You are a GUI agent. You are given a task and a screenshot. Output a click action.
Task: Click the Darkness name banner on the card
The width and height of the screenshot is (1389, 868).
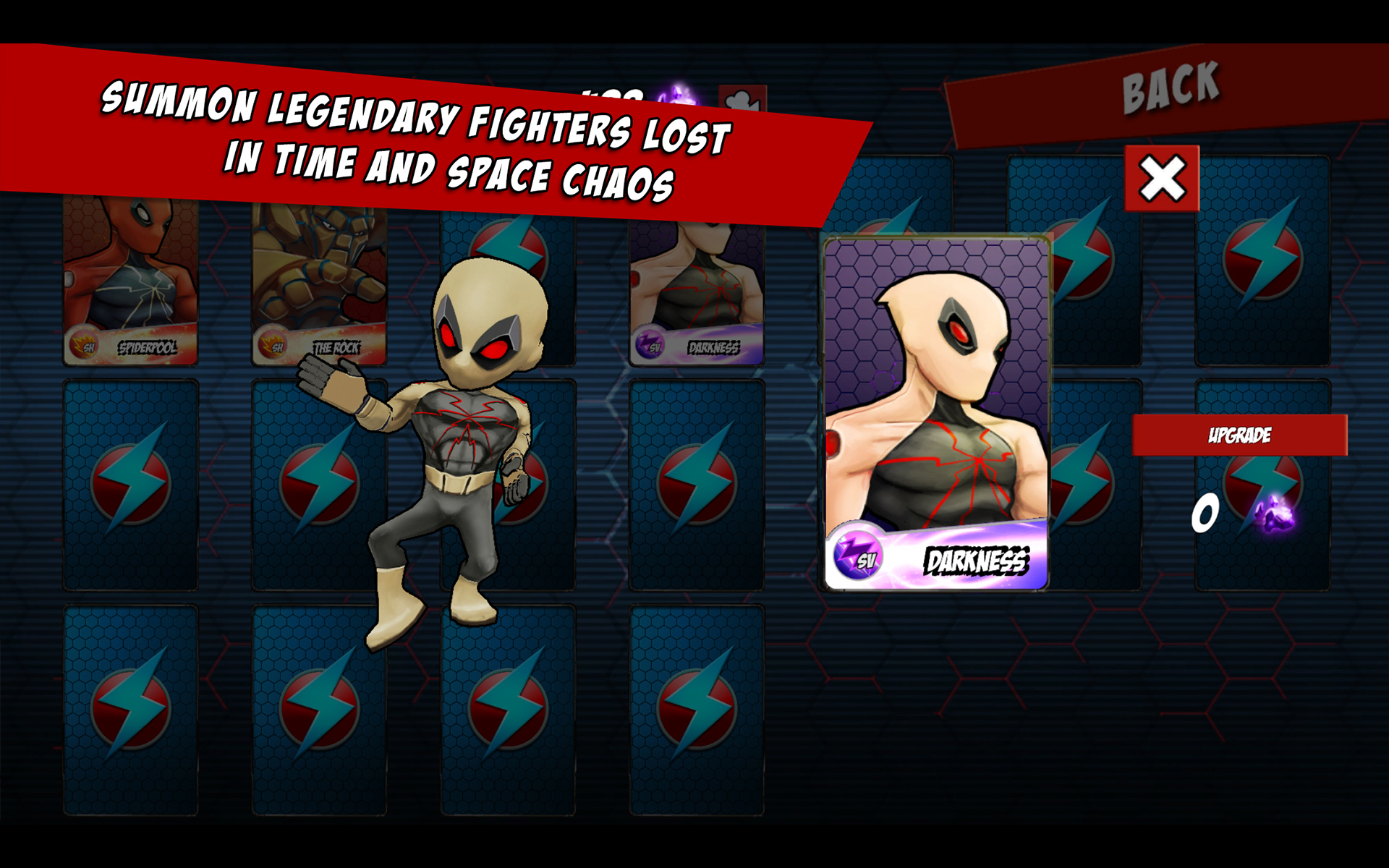[977, 558]
